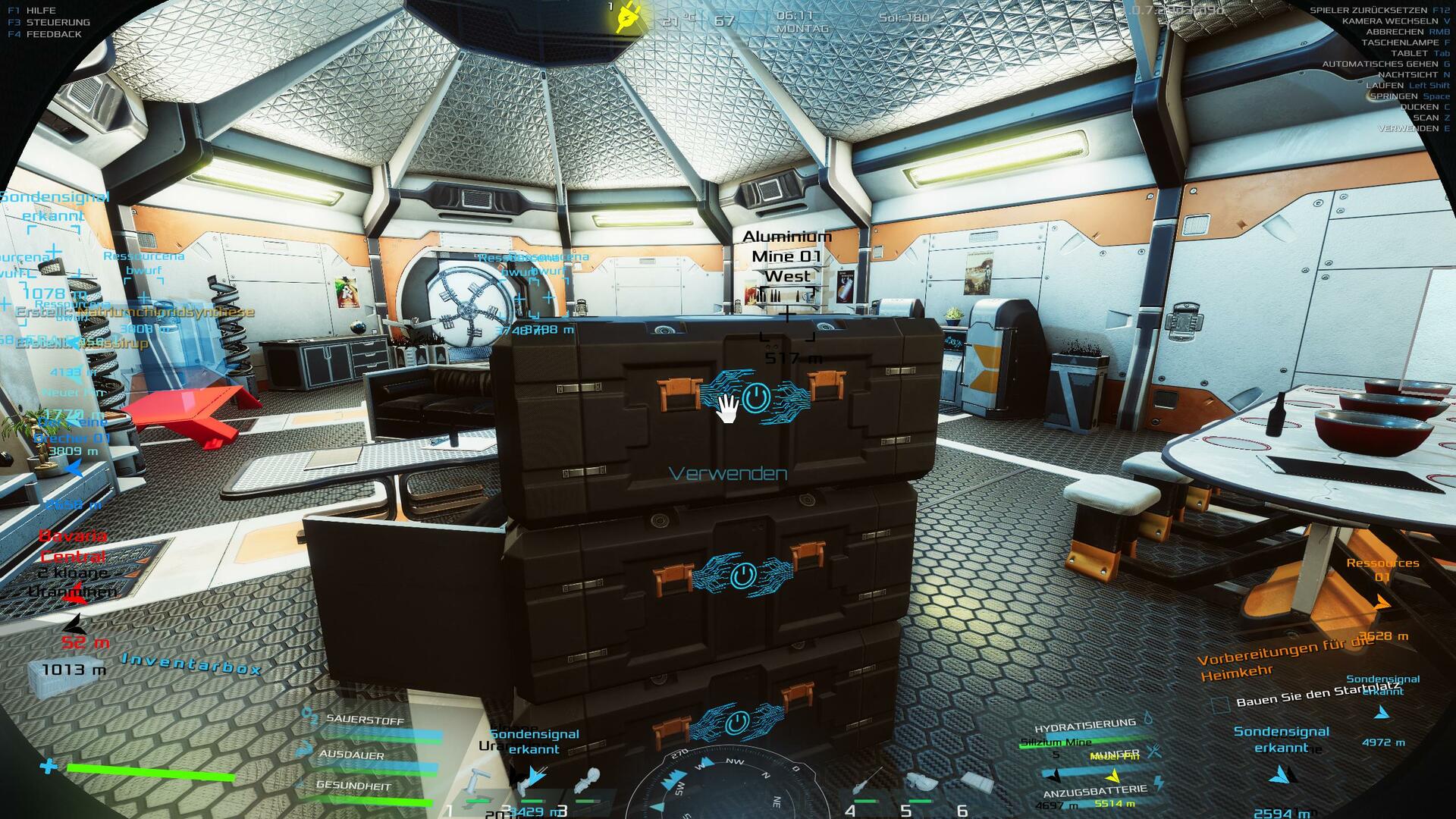1456x819 pixels.
Task: Click the red Bavaria Central waypoint label
Action: [x=73, y=546]
